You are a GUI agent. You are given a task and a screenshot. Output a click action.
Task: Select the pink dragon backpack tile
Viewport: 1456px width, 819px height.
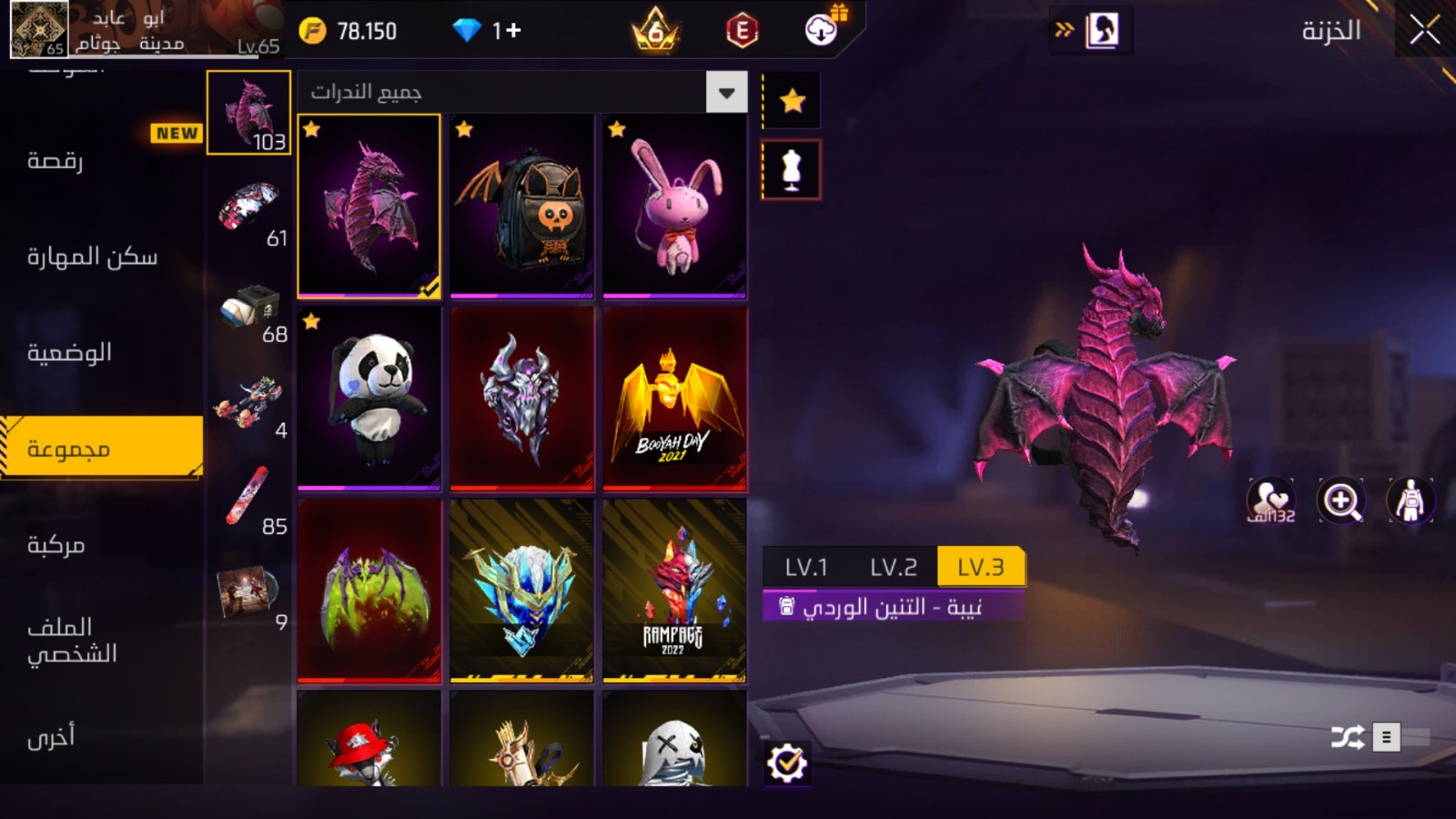pos(369,206)
